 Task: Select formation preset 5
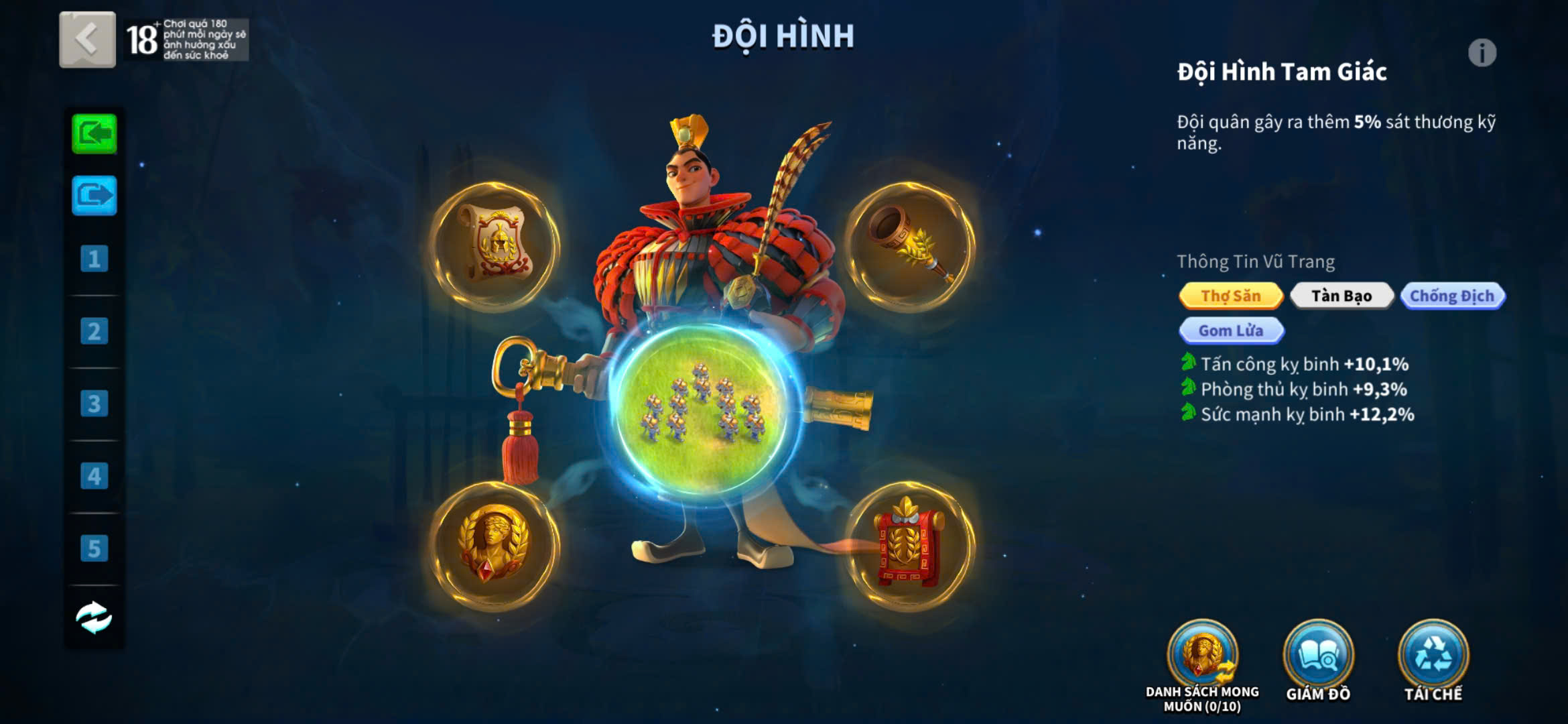click(x=94, y=548)
